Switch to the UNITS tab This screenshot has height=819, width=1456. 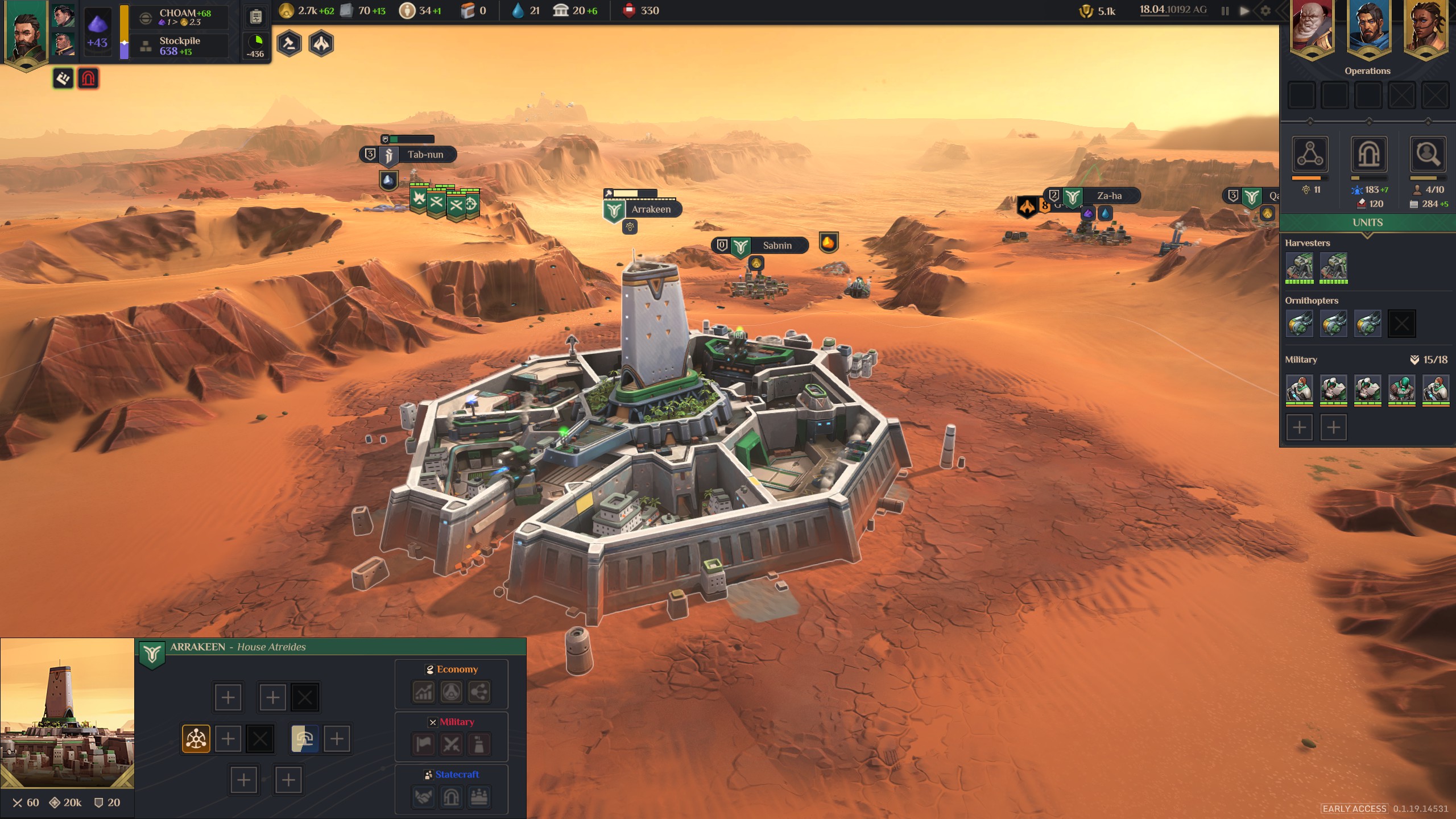click(x=1367, y=222)
